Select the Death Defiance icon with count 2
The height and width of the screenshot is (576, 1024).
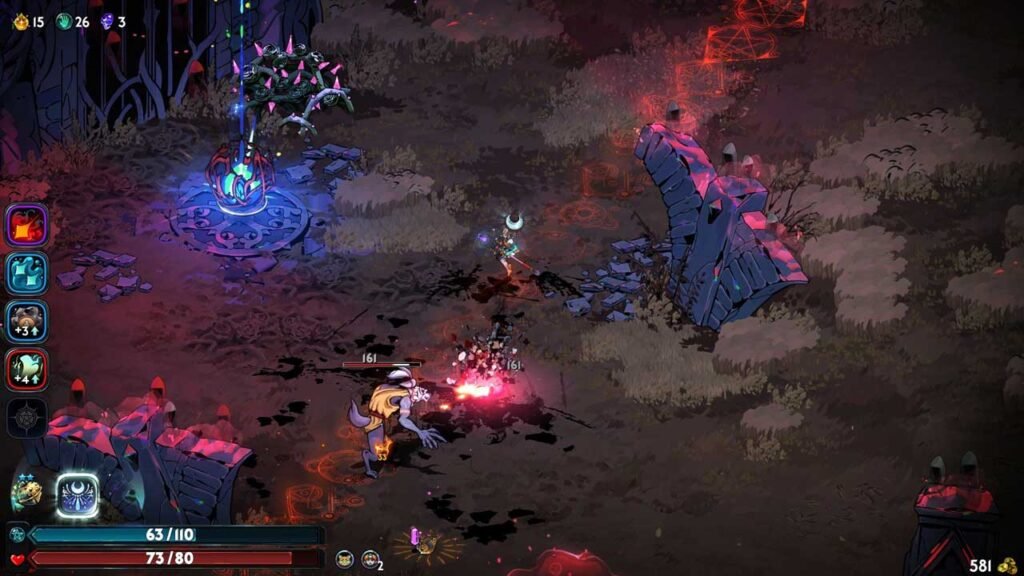point(370,559)
